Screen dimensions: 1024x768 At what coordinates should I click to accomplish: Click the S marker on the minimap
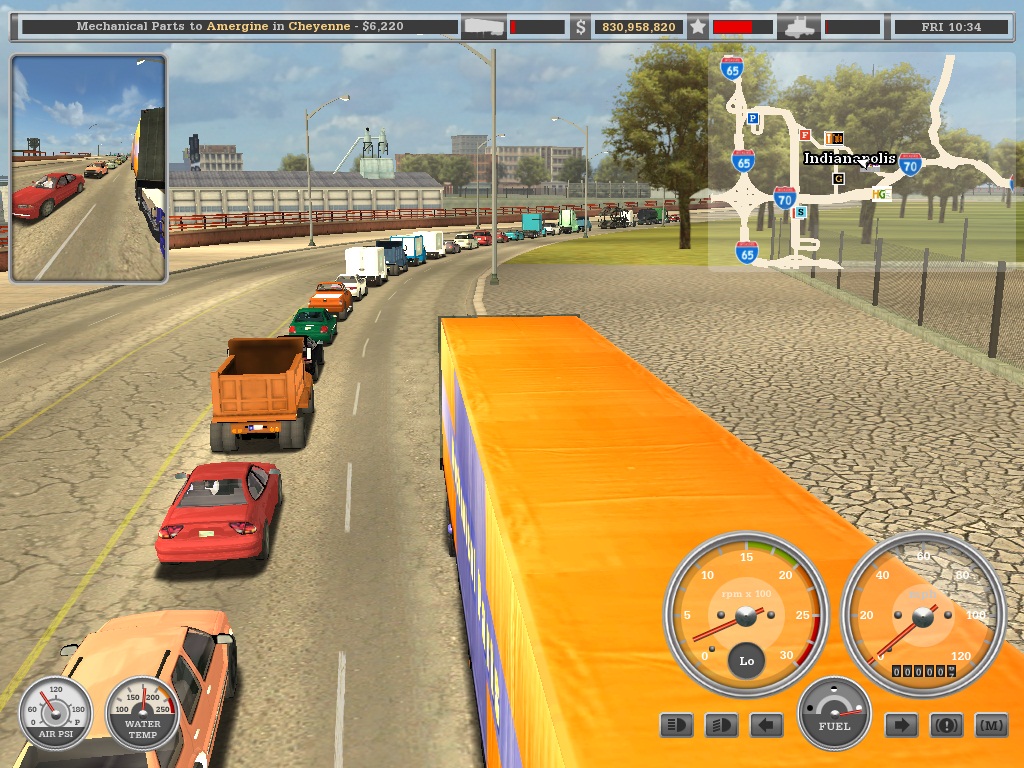point(800,212)
